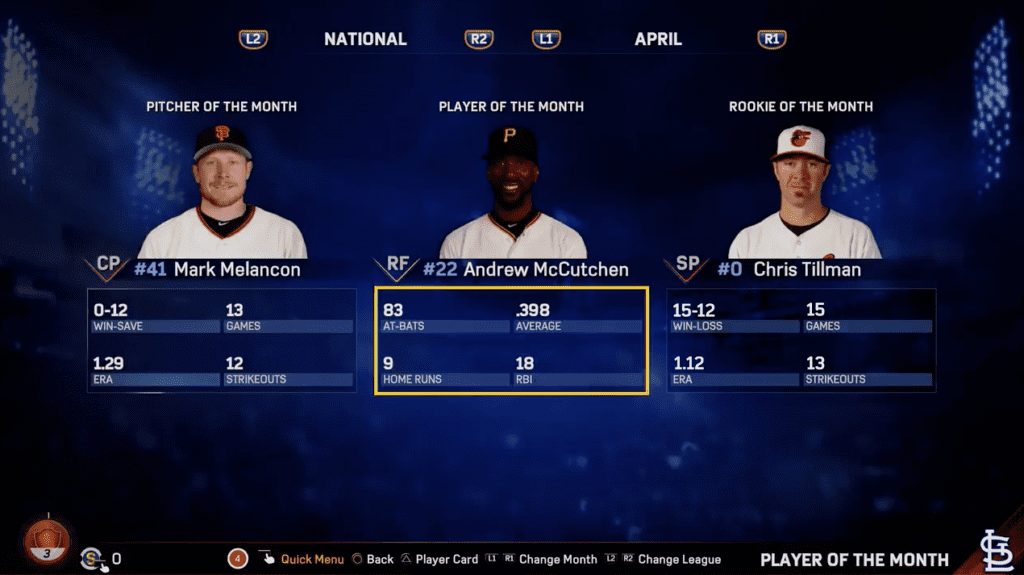
Task: Choose Mark Melancon's pitcher stats panel
Action: 221,341
